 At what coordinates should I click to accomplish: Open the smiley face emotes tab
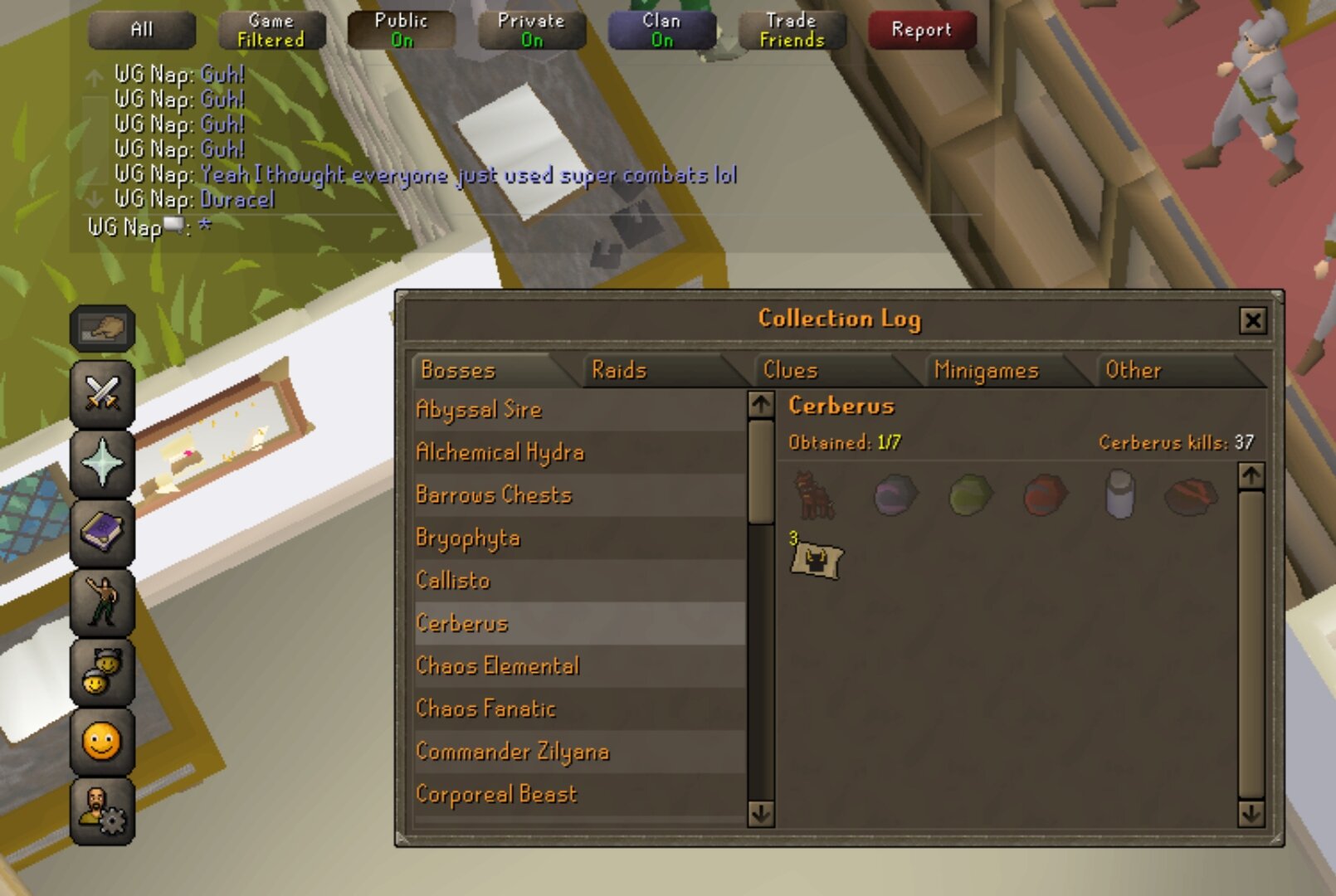[x=102, y=742]
